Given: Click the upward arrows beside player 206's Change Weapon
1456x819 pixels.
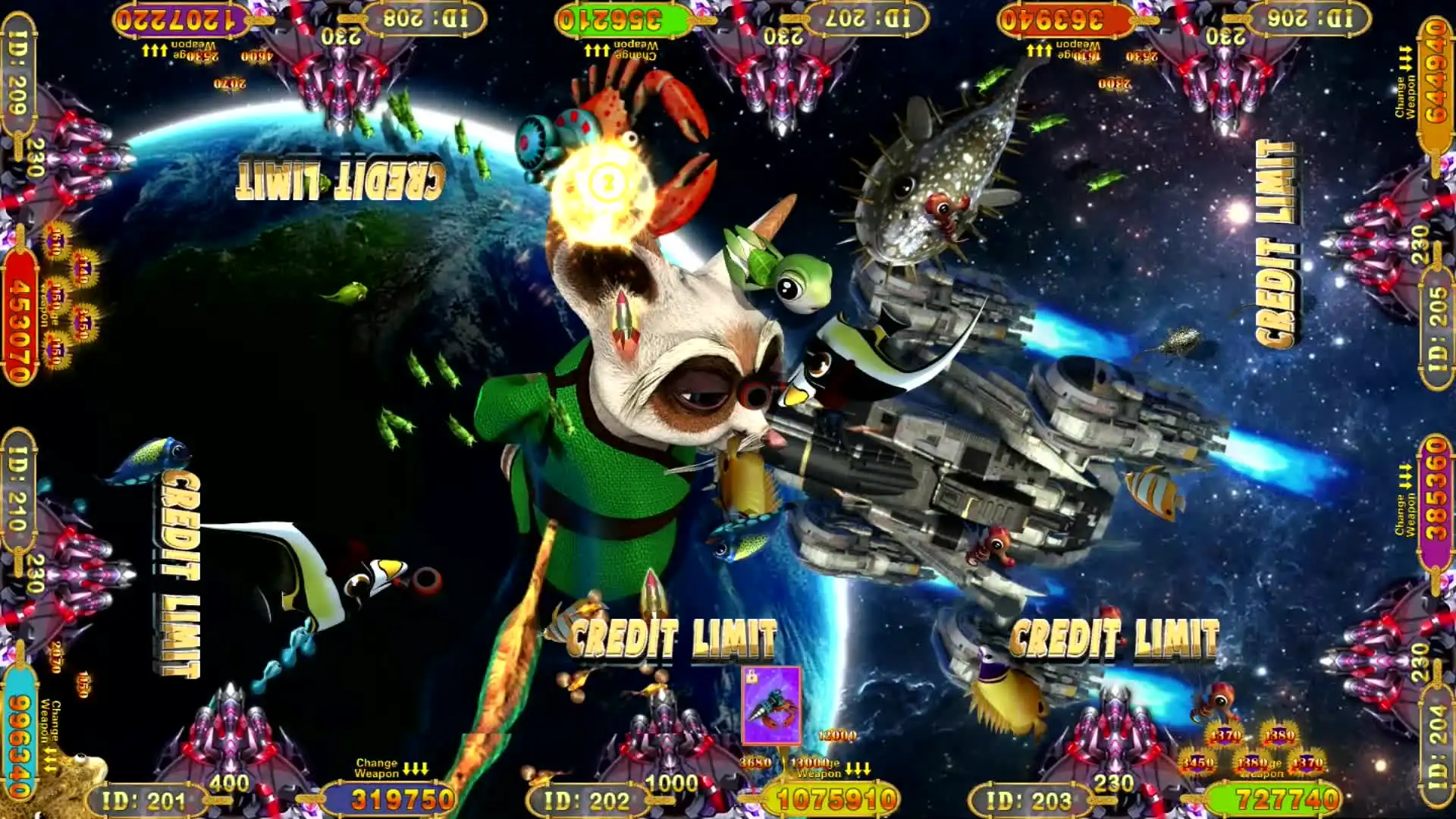Looking at the screenshot, I should [1406, 57].
